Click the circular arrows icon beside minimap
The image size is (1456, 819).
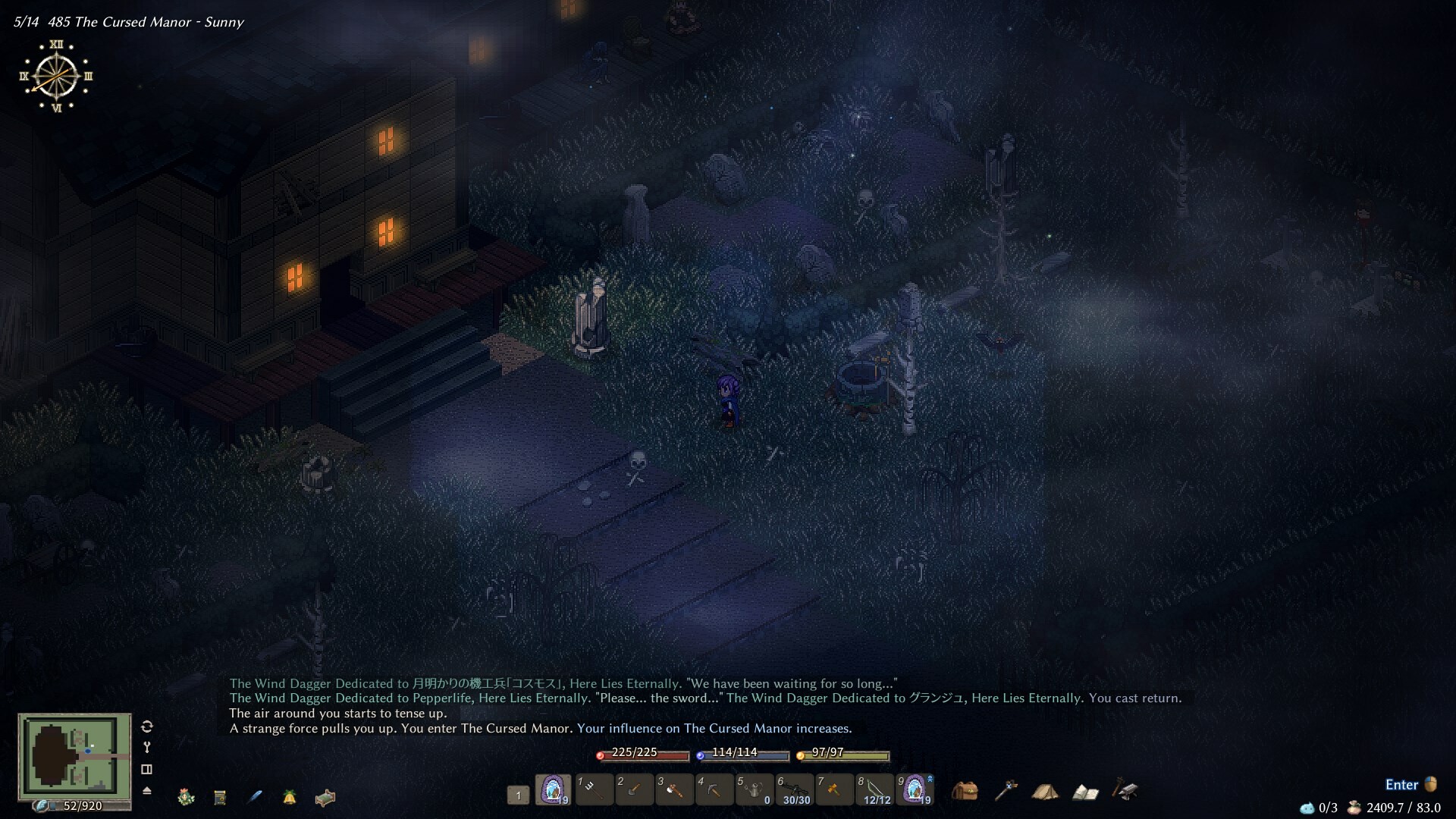147,726
